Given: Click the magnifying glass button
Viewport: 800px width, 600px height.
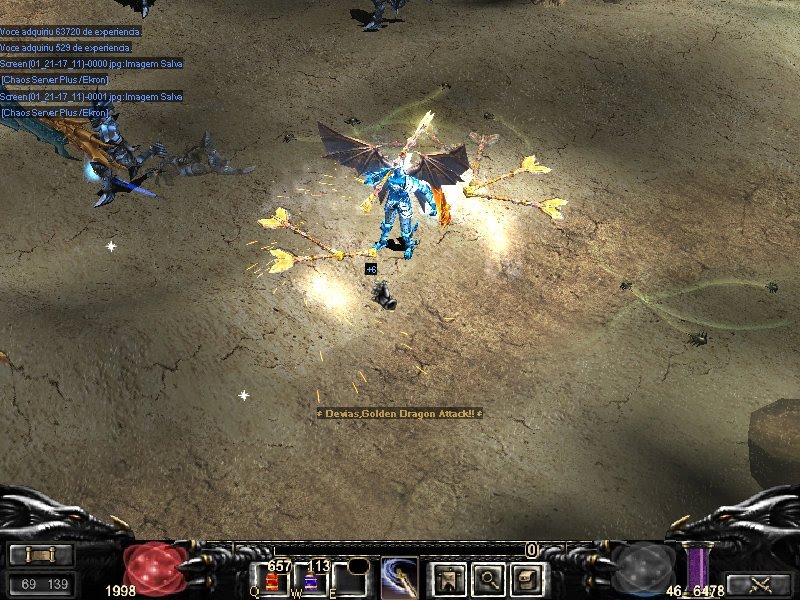Looking at the screenshot, I should [x=489, y=578].
